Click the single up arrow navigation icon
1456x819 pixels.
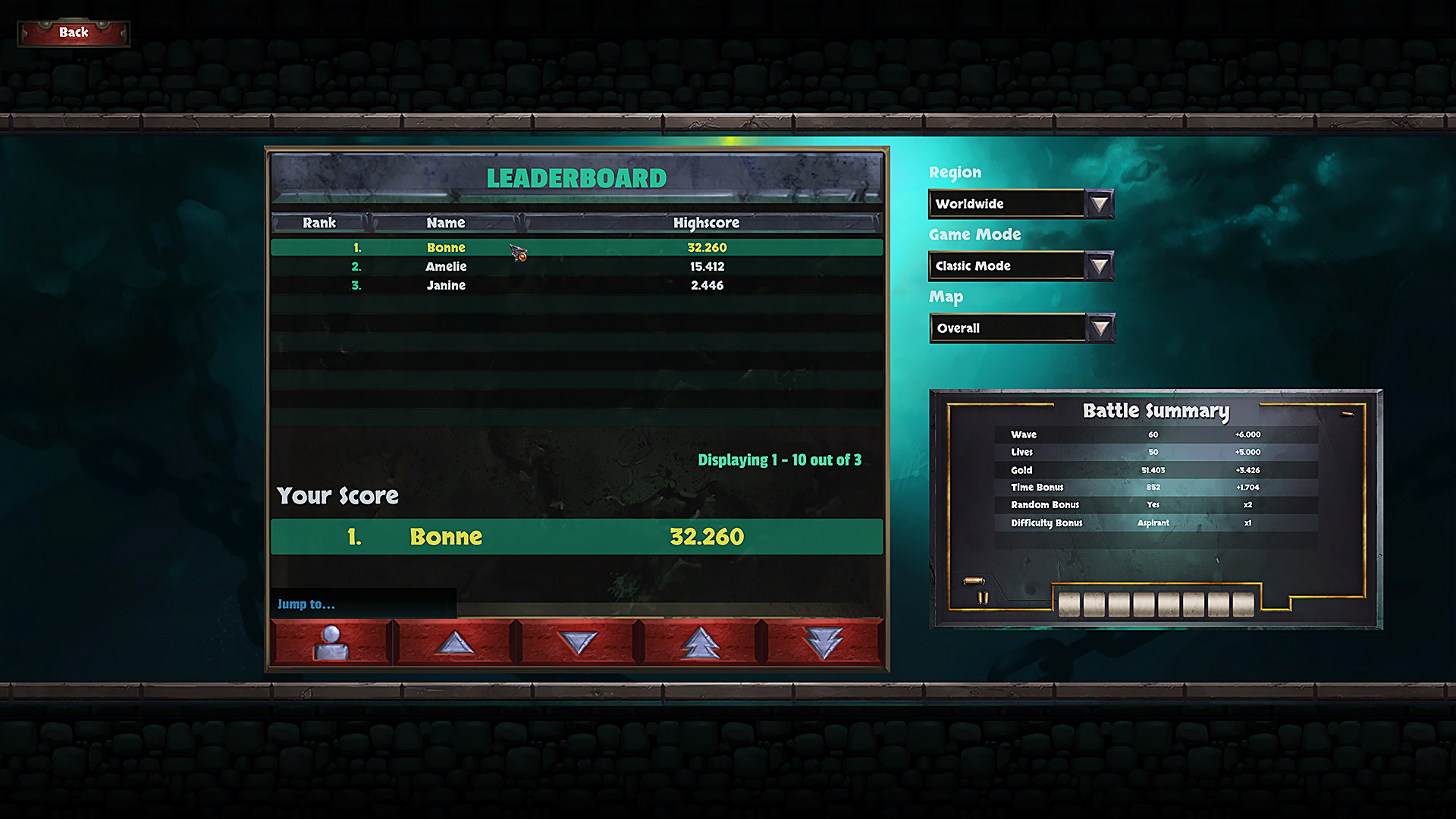456,641
